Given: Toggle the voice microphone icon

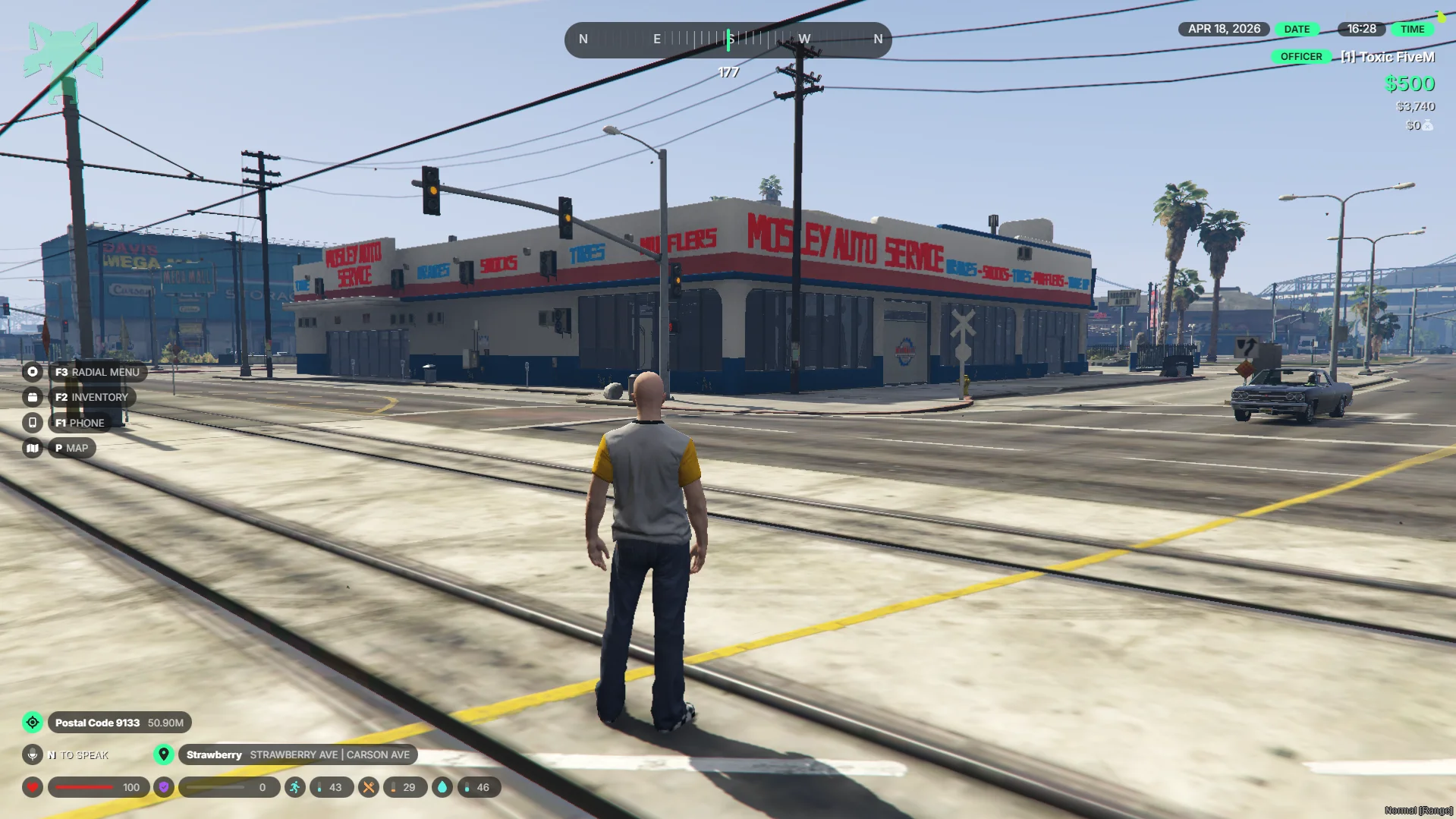Looking at the screenshot, I should [x=33, y=754].
